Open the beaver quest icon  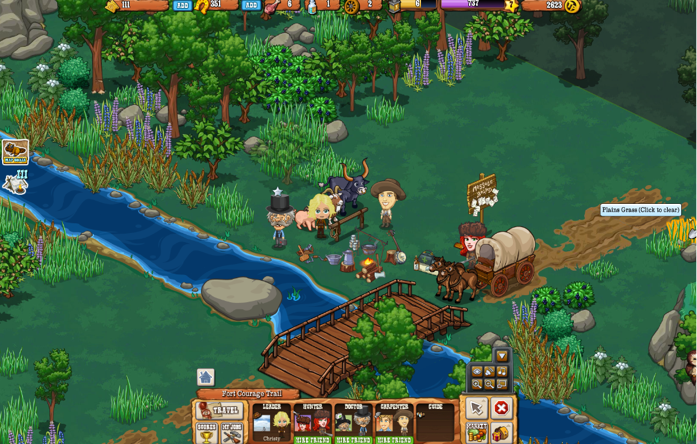pos(14,152)
